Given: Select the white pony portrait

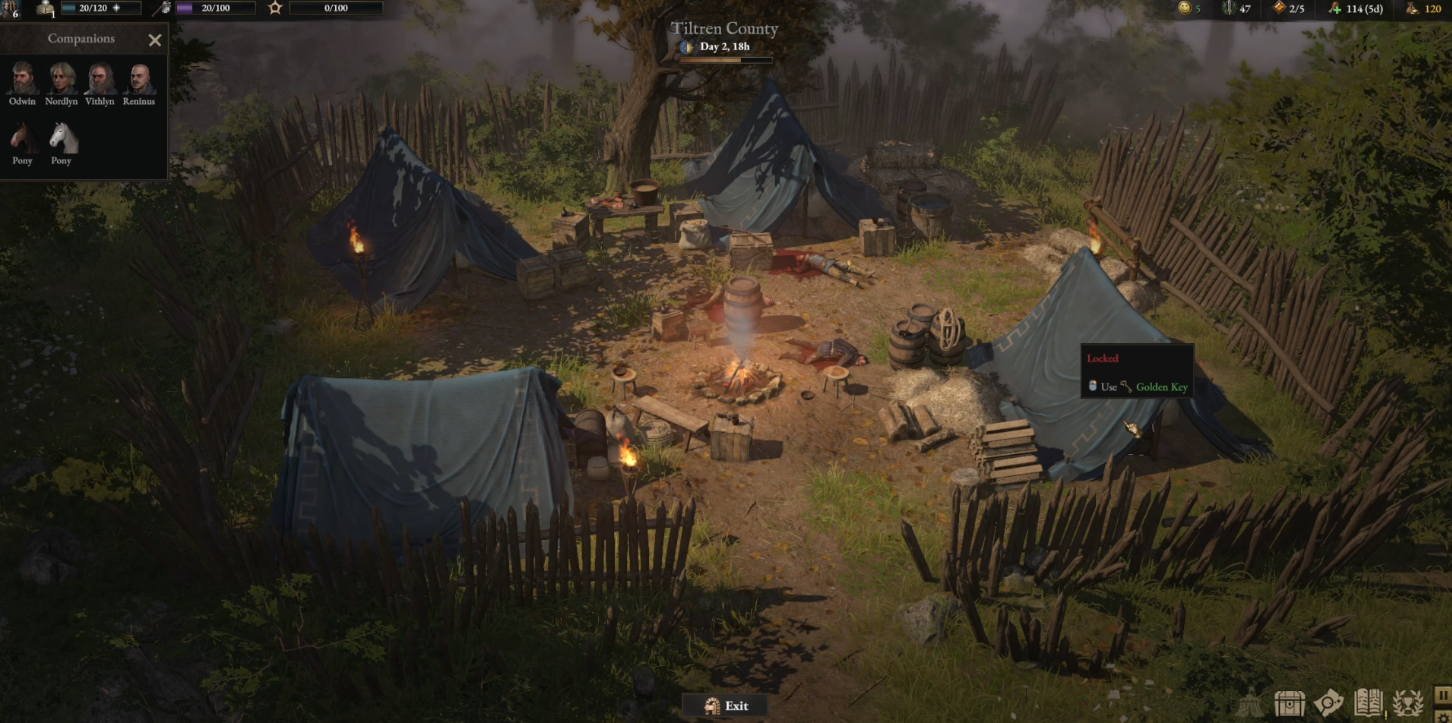Looking at the screenshot, I should click(x=62, y=138).
